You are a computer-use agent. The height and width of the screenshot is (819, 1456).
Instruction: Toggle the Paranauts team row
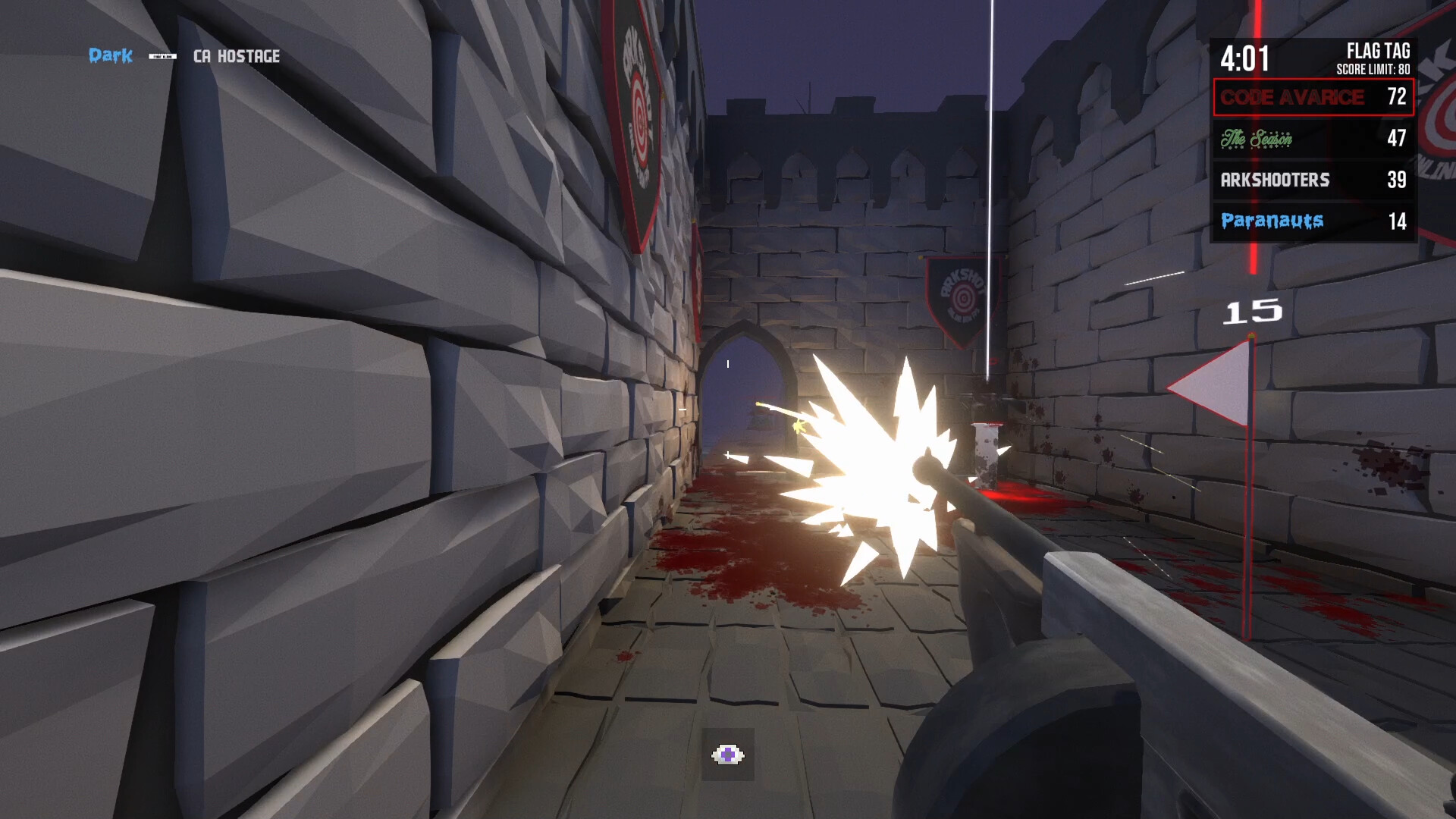[x=1313, y=221]
